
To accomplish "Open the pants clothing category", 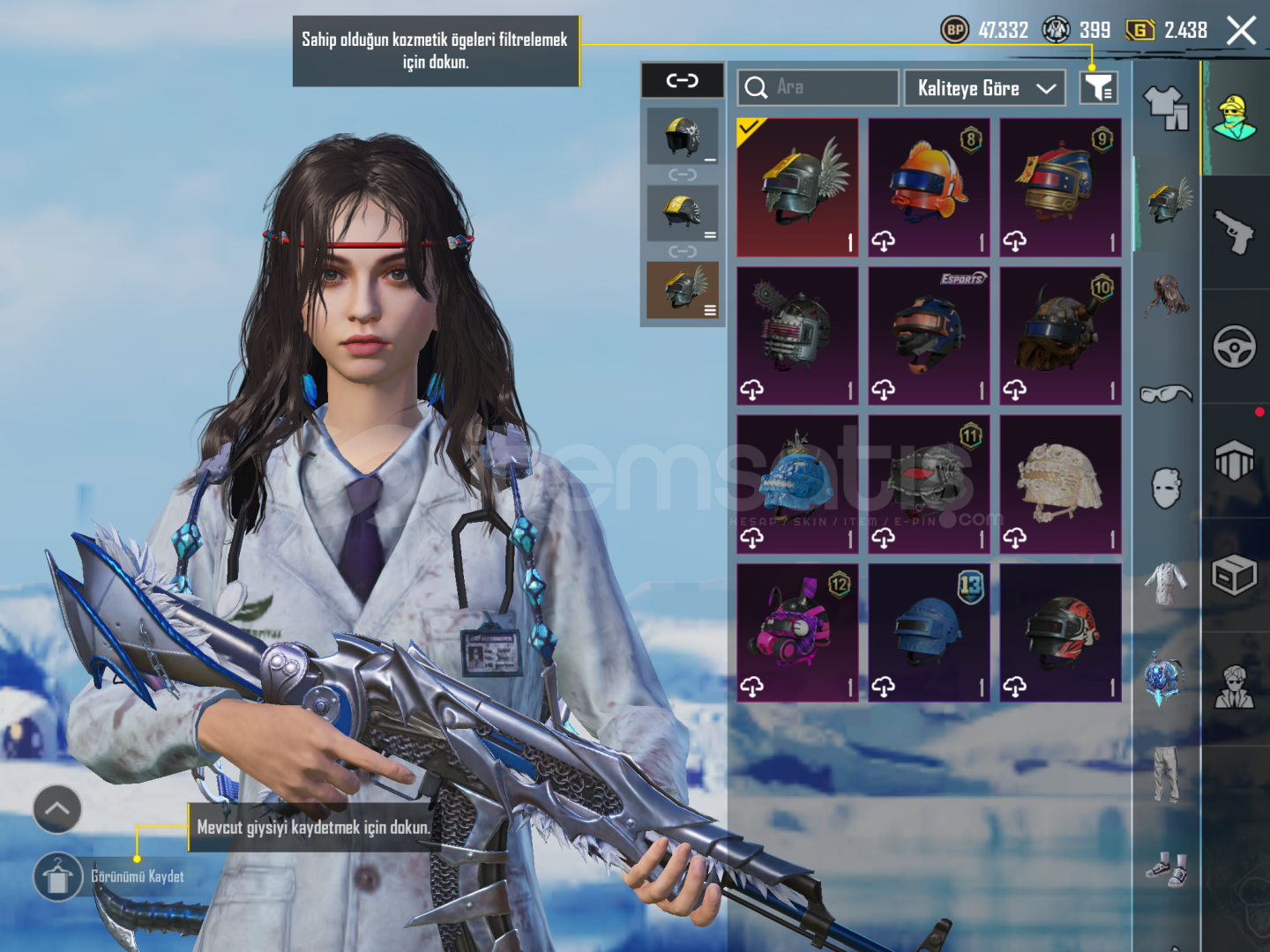I will (x=1166, y=774).
